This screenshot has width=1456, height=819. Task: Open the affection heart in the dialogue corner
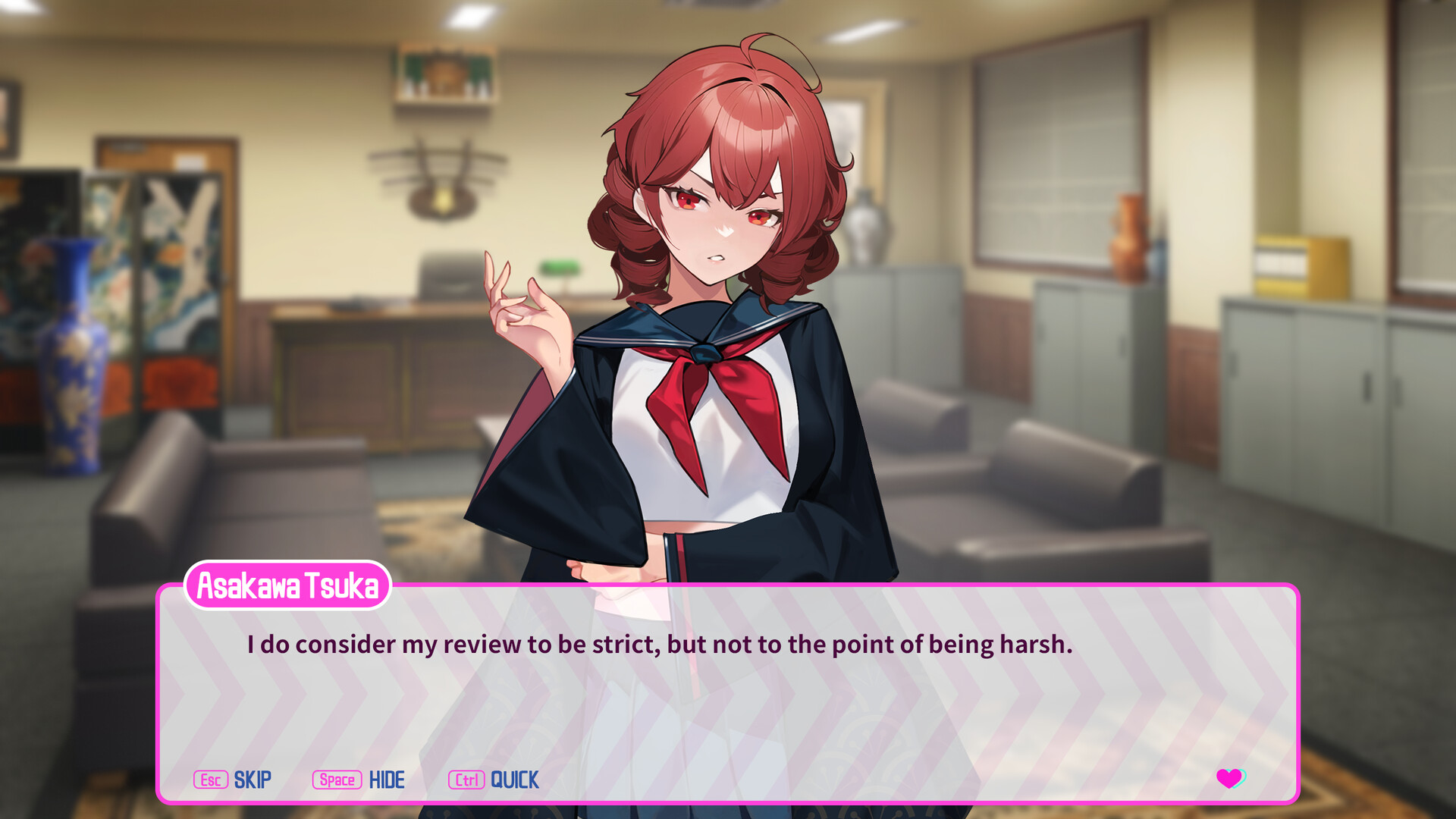(x=1228, y=780)
